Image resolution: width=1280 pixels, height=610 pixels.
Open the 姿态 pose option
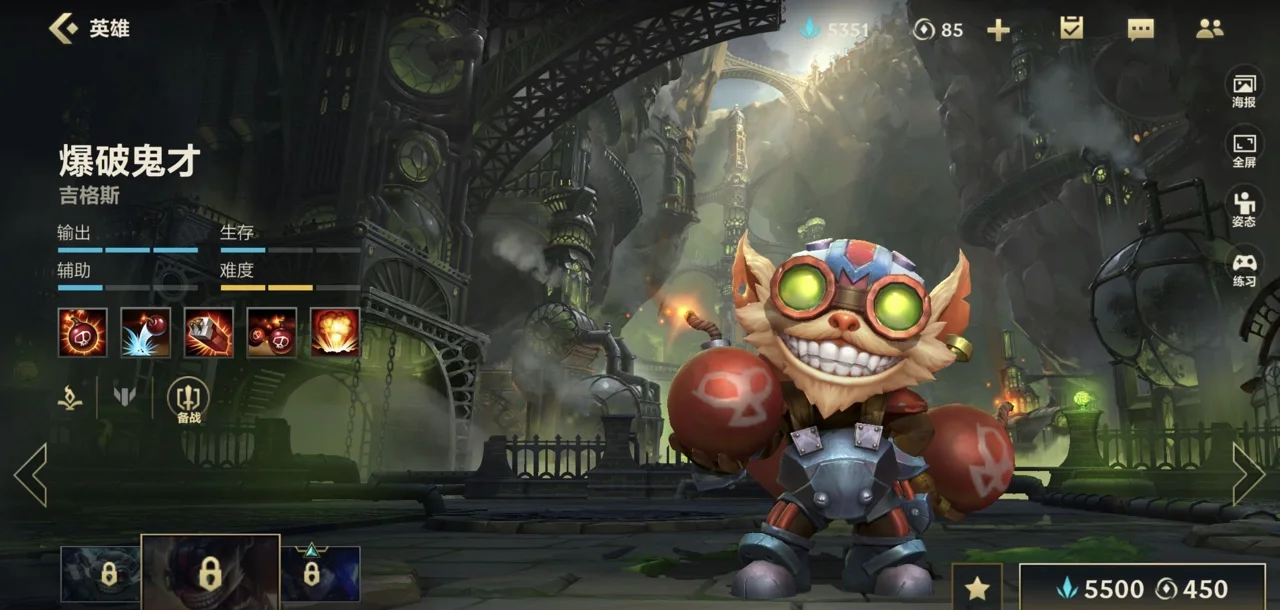tap(1244, 207)
